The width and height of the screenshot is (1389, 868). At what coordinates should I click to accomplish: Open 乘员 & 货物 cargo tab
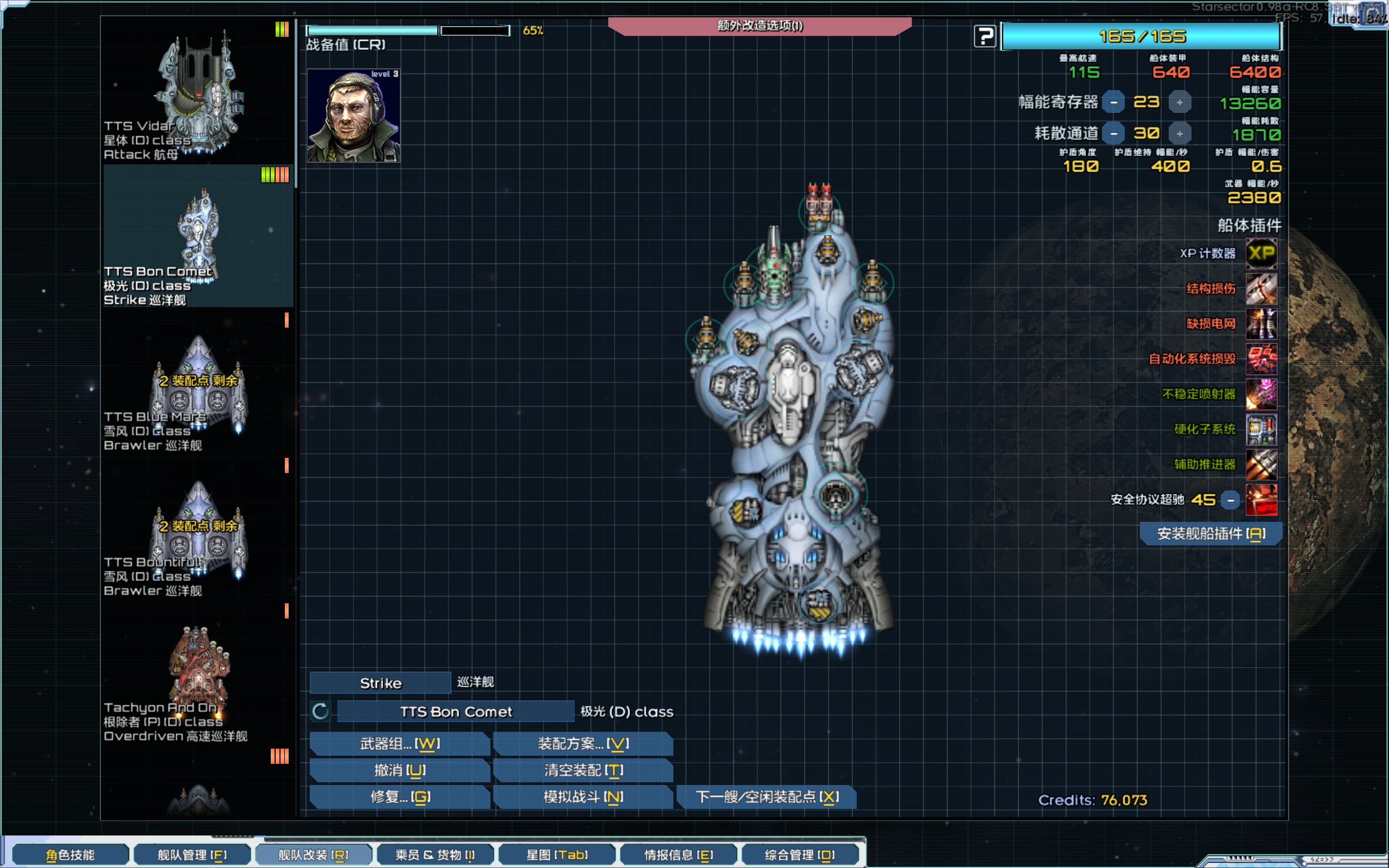pos(435,855)
